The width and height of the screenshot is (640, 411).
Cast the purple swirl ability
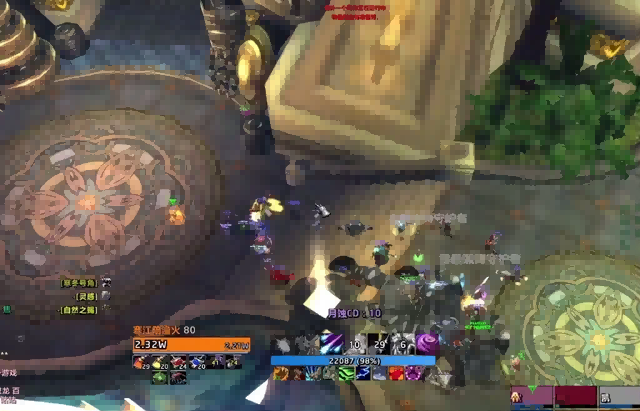coord(428,342)
